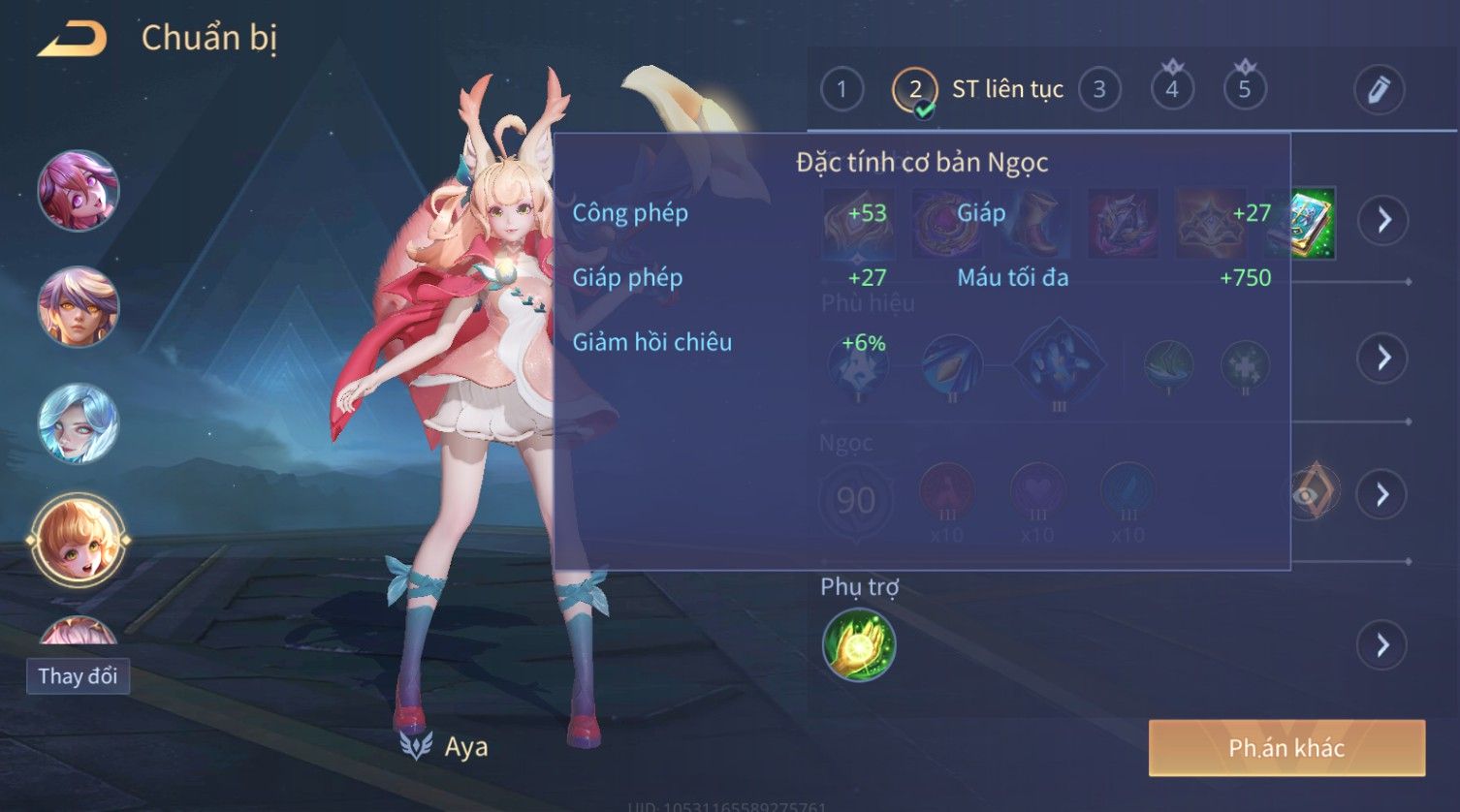
Task: Edit loadout with the pencil icon
Action: click(1379, 90)
